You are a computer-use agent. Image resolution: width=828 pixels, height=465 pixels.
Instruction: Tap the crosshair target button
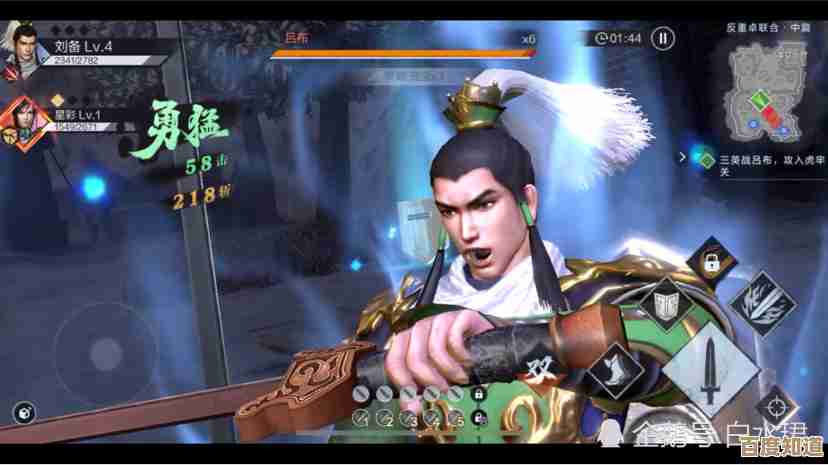tap(774, 408)
